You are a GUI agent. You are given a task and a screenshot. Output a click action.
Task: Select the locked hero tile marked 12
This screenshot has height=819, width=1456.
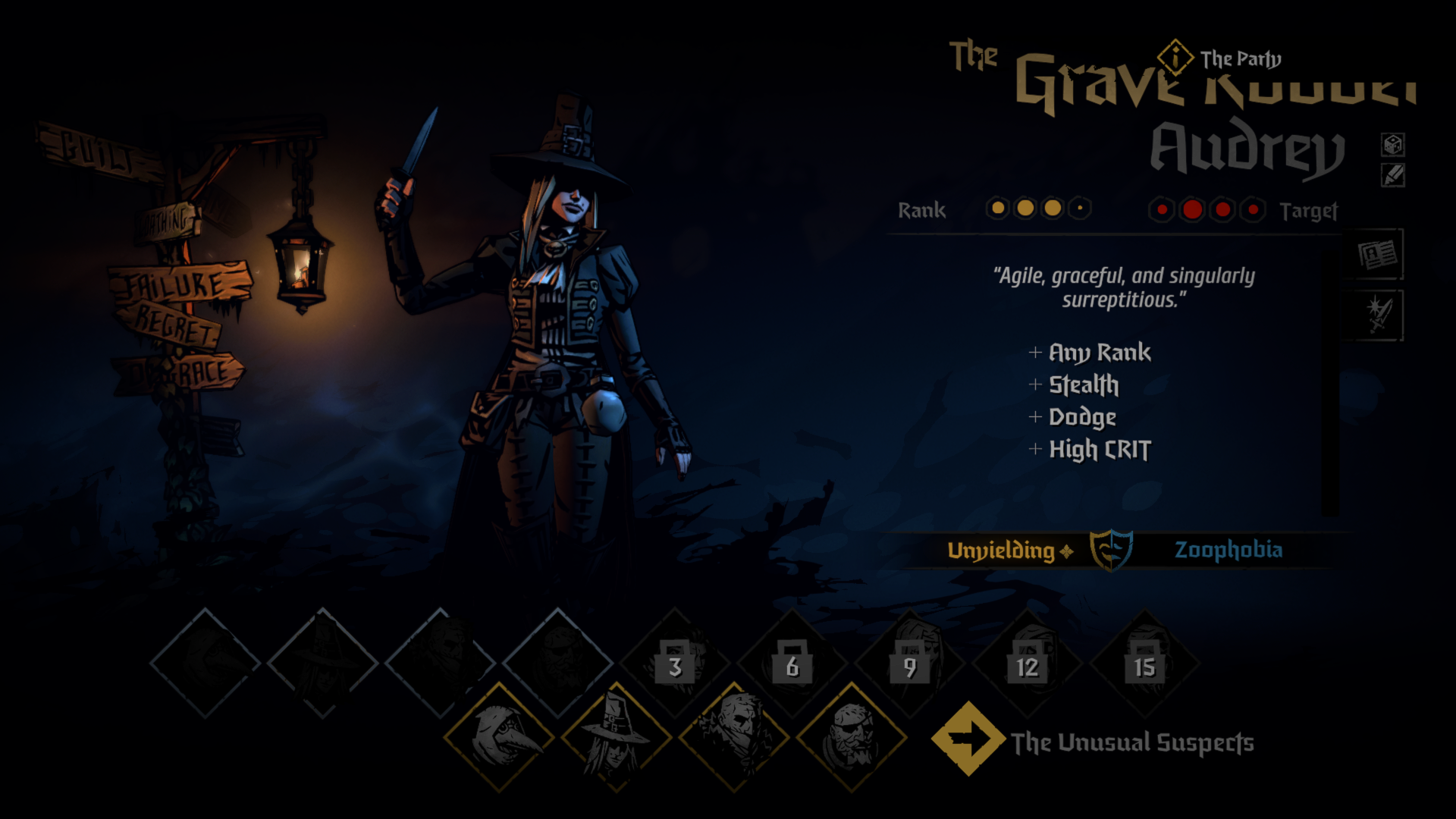point(1028,664)
